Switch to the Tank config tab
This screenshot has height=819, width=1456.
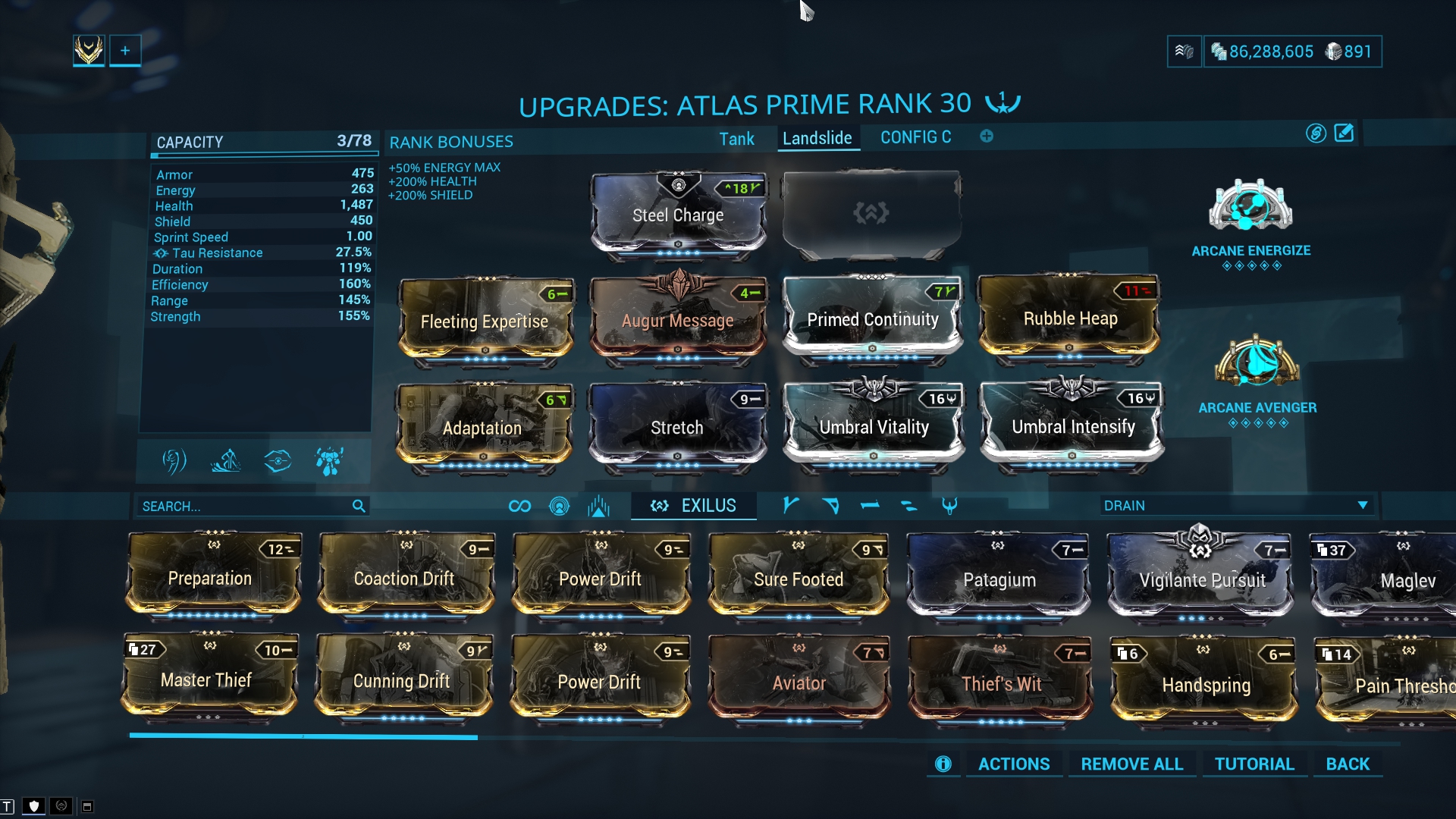pos(736,139)
